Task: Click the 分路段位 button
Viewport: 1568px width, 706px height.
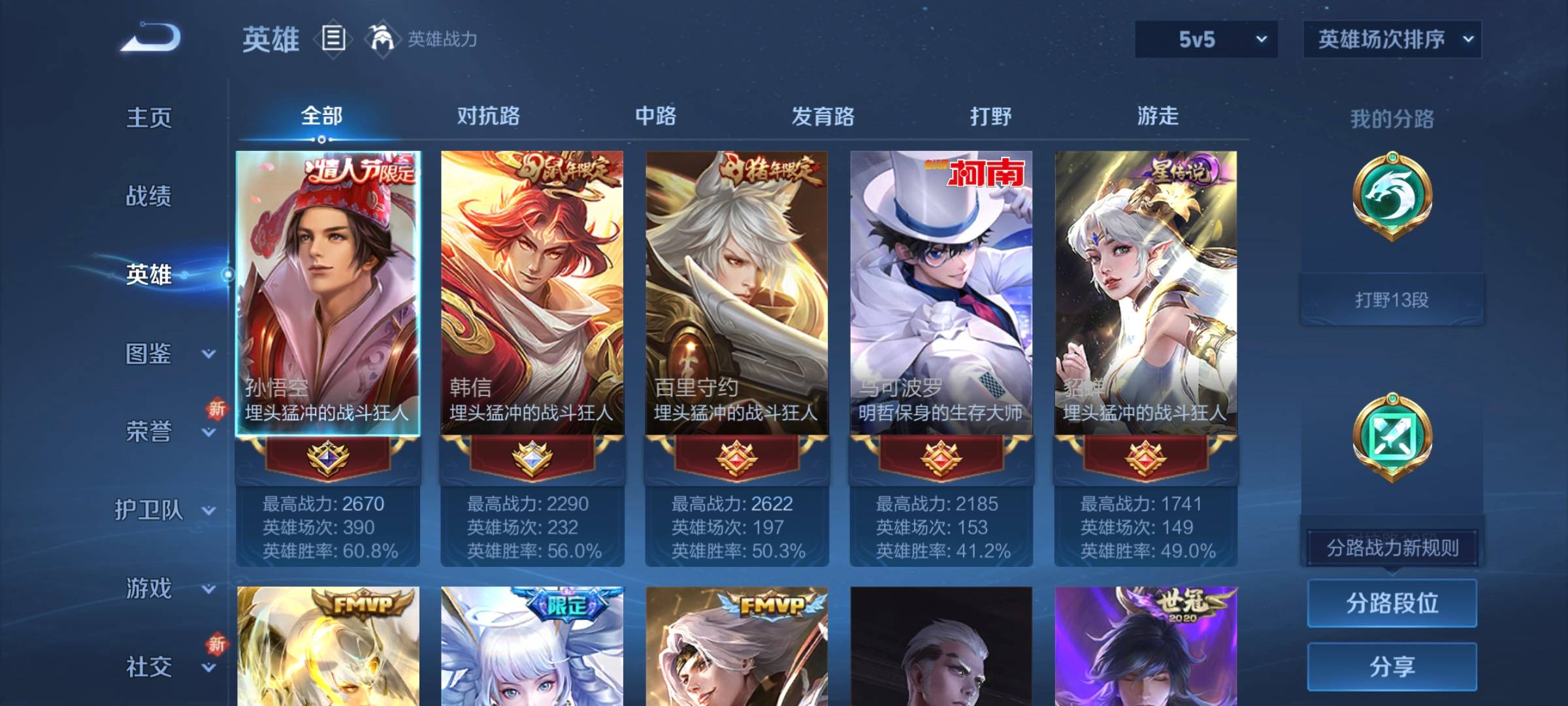Action: pos(1392,603)
